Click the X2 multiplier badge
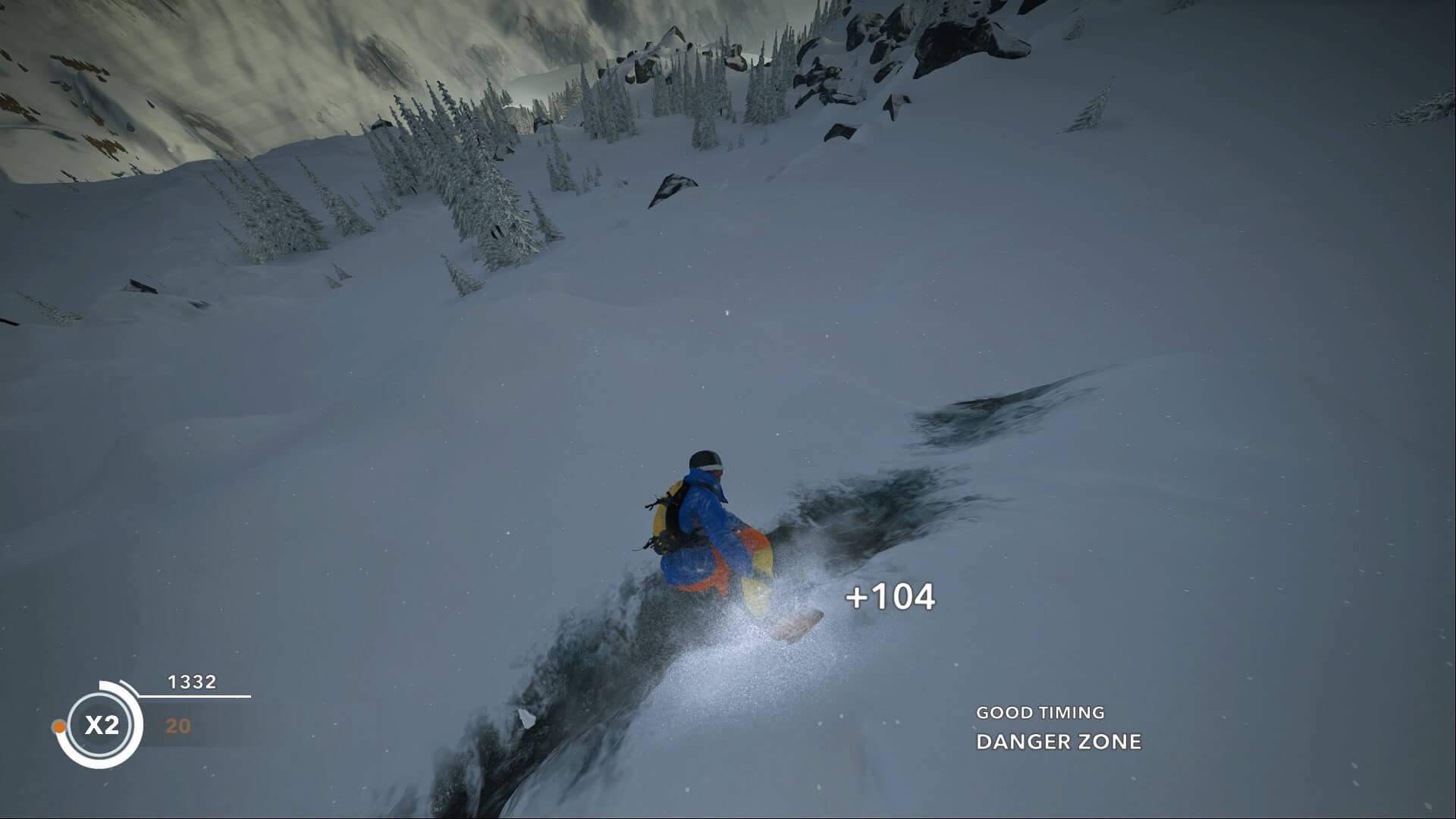1456x819 pixels. (x=101, y=725)
